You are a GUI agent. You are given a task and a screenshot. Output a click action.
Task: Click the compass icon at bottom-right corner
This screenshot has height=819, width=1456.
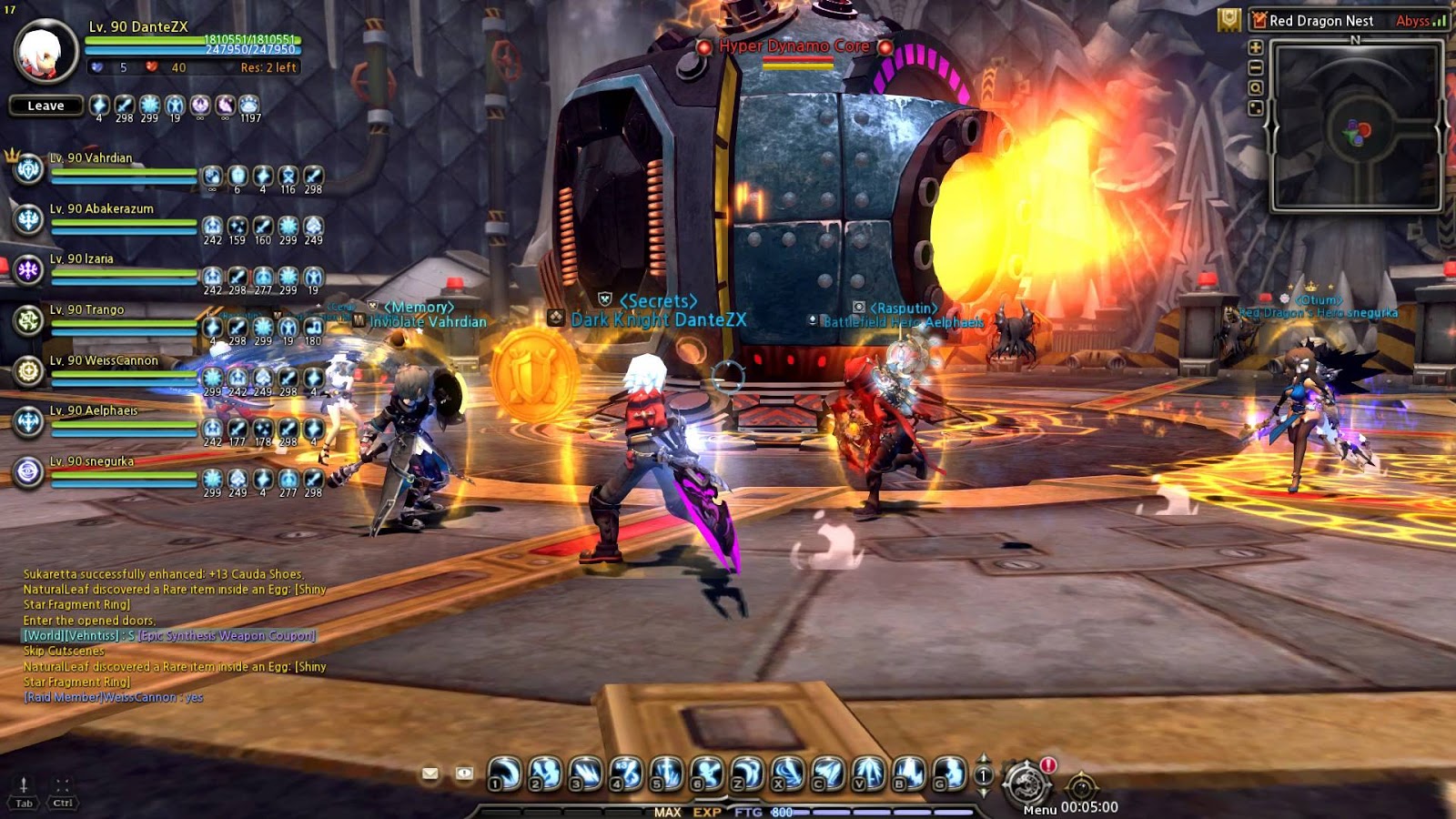tap(1083, 785)
